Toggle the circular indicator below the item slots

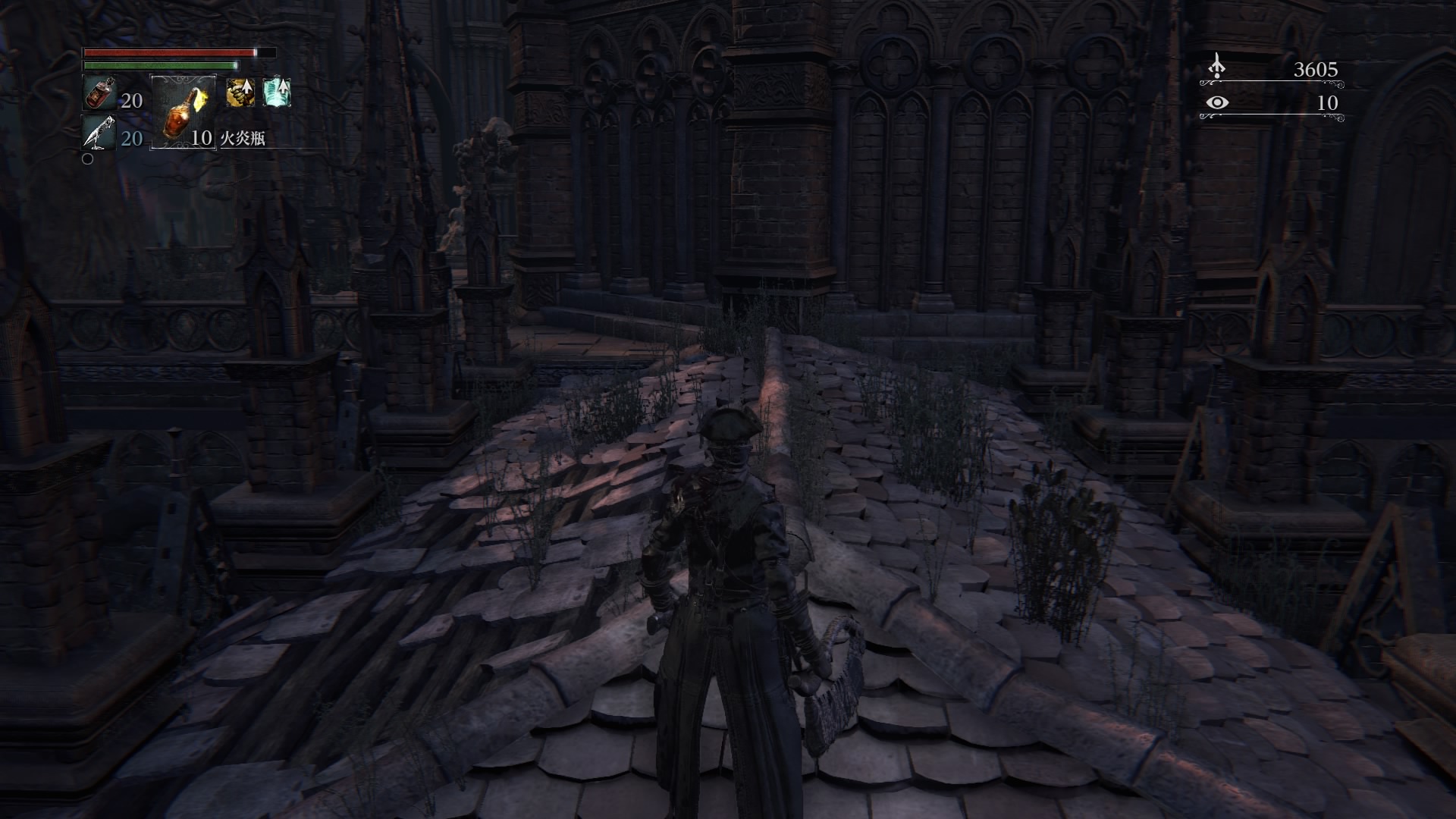(89, 159)
